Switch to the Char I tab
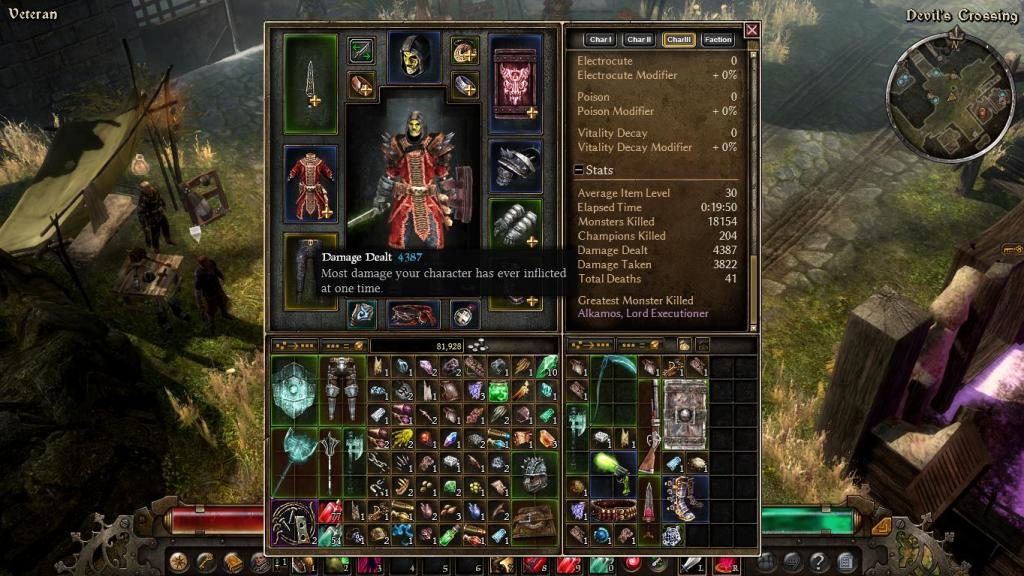The height and width of the screenshot is (576, 1024). pyautogui.click(x=600, y=40)
